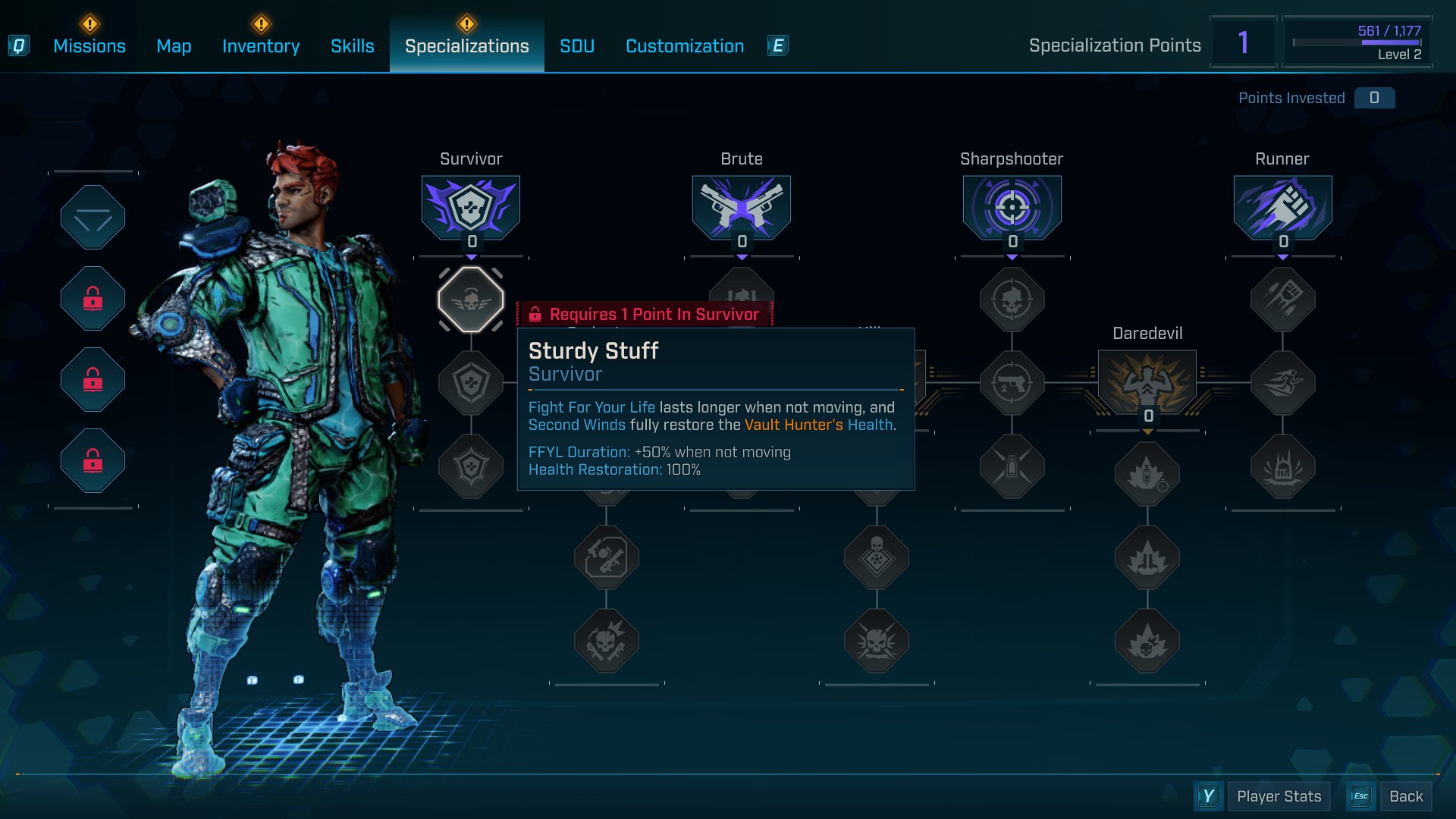
Task: Open Player Stats
Action: point(1279,796)
